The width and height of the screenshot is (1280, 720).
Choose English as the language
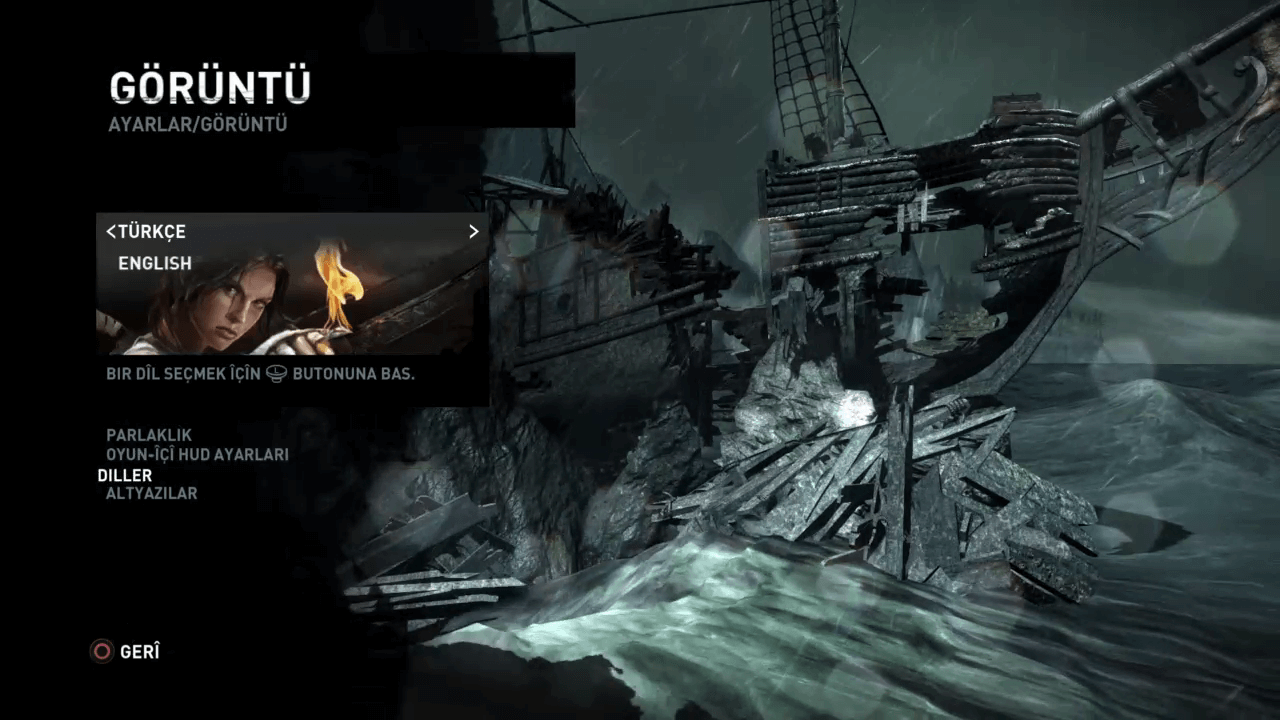click(155, 264)
